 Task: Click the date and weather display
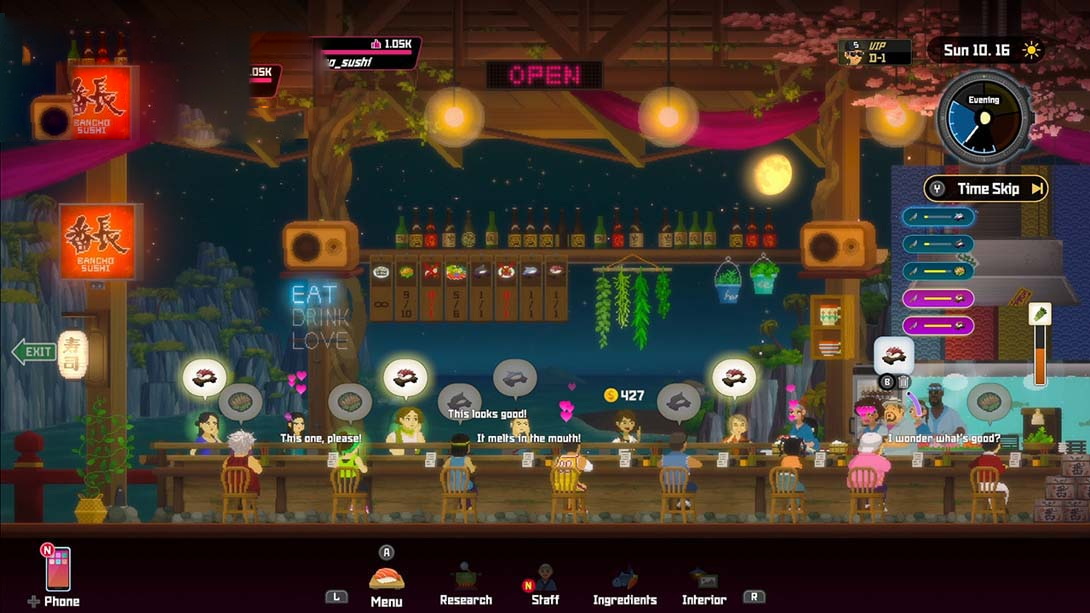985,50
